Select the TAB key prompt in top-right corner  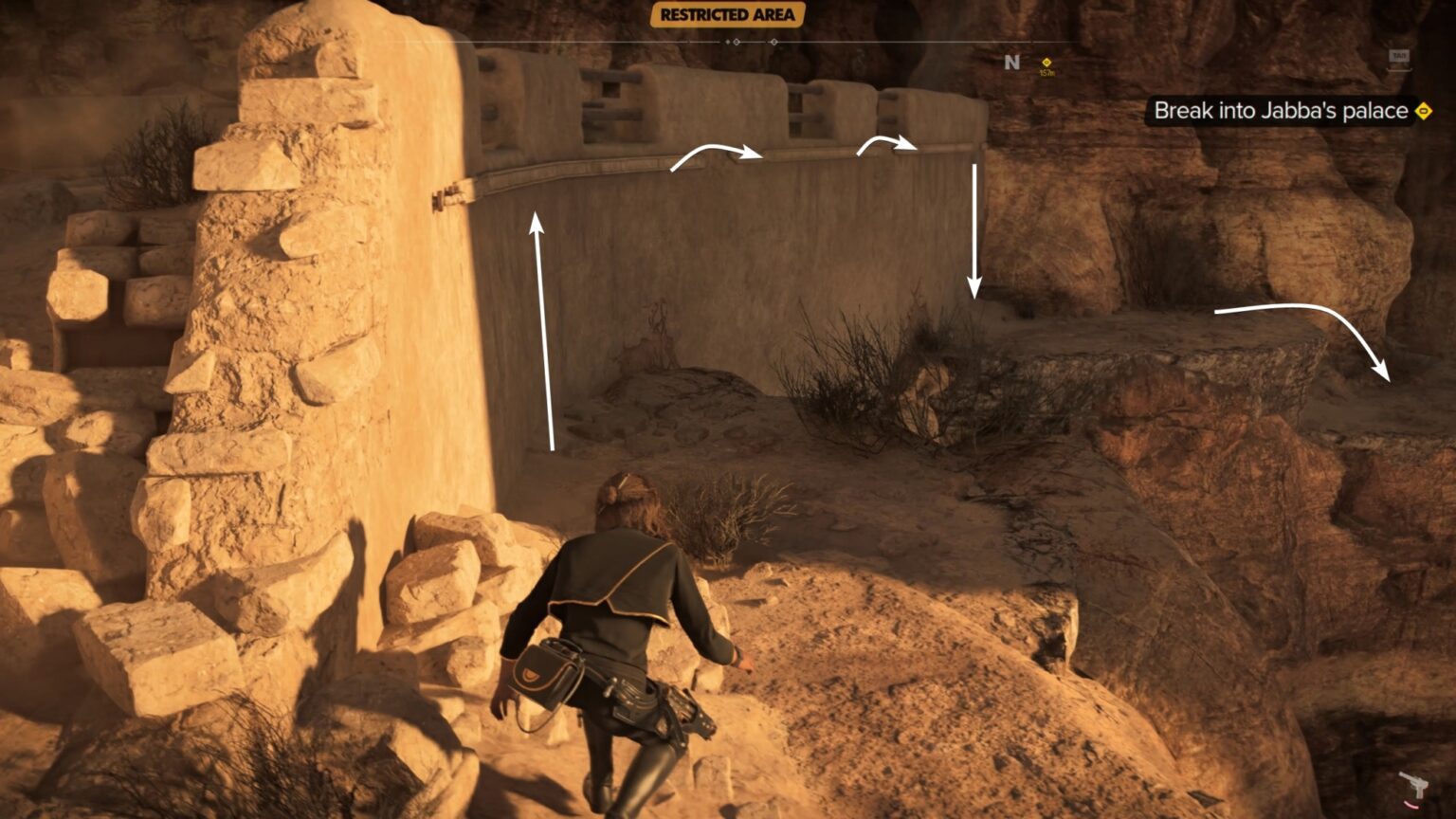(1399, 57)
